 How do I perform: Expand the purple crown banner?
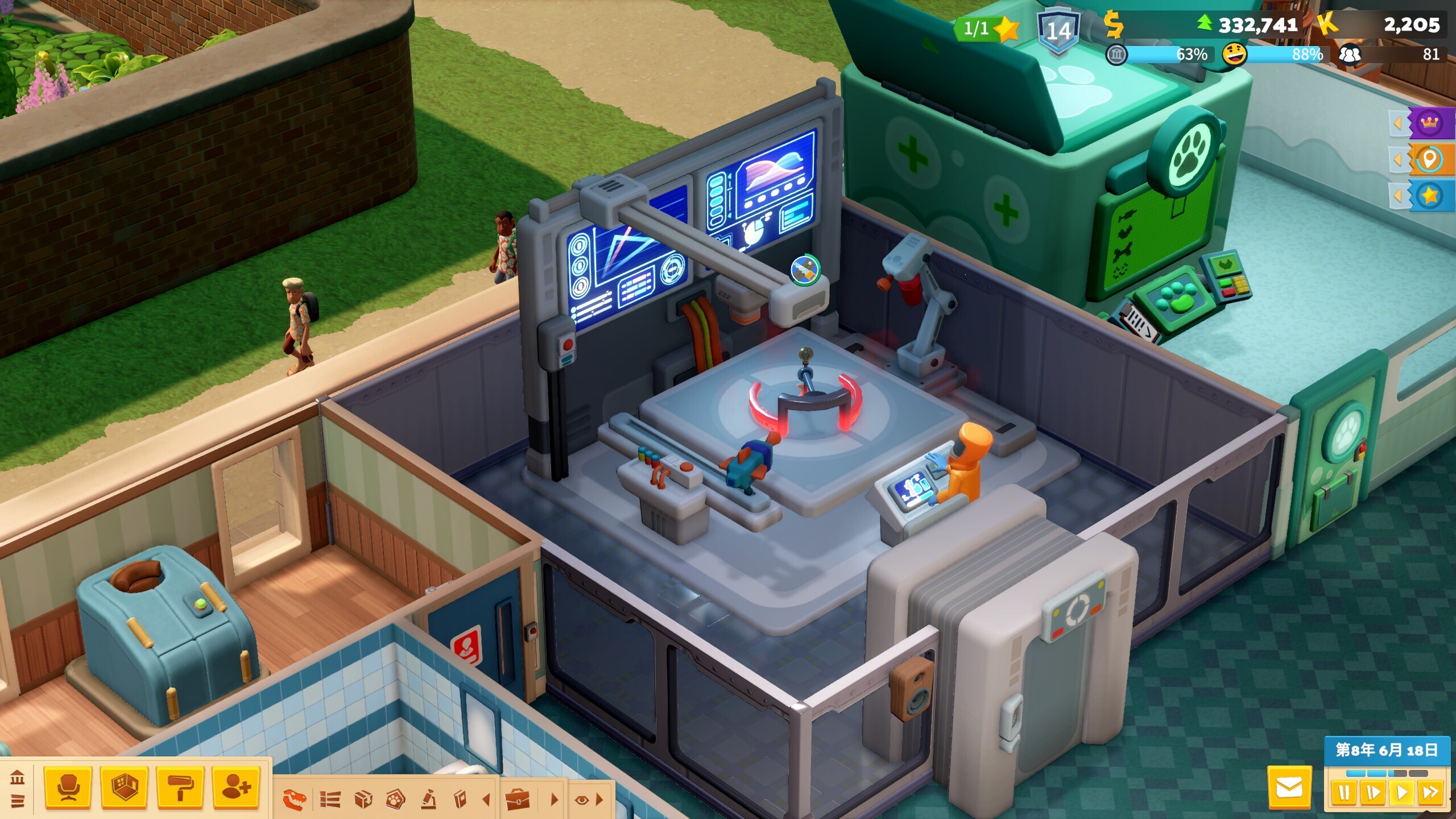1429,123
